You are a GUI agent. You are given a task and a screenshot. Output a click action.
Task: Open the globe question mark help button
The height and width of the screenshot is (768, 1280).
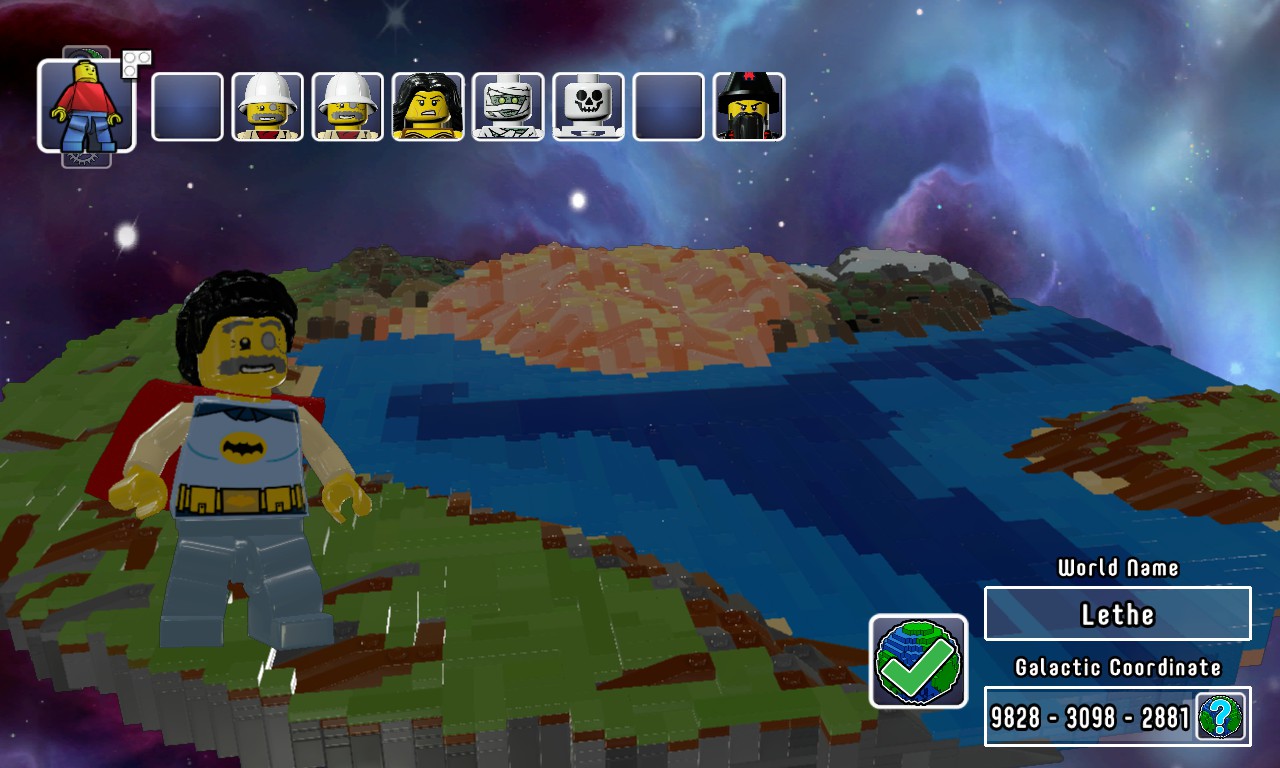(x=1221, y=716)
